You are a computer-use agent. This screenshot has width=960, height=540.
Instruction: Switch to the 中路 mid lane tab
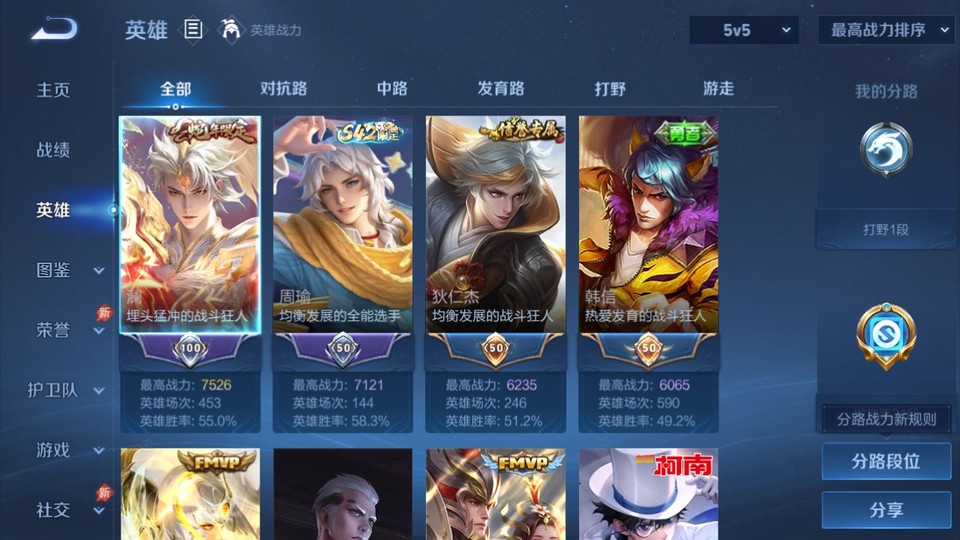coord(392,88)
